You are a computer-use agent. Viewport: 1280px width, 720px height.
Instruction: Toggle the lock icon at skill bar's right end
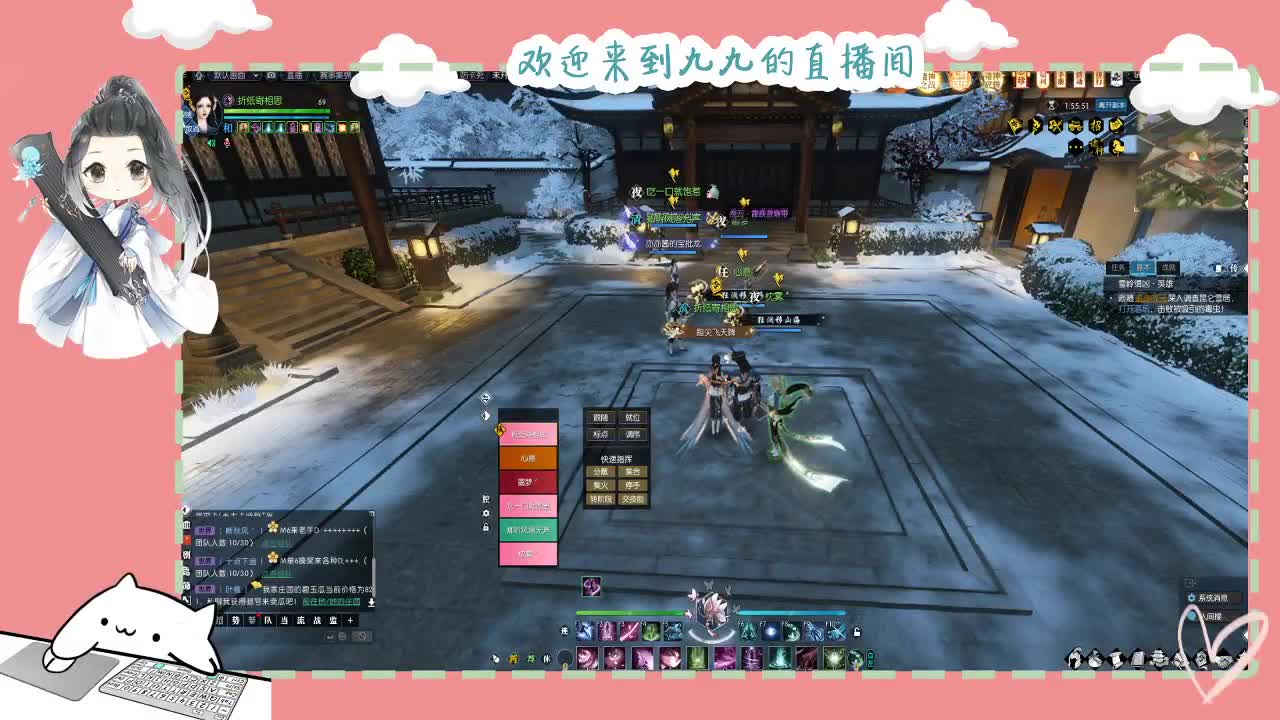coord(856,630)
